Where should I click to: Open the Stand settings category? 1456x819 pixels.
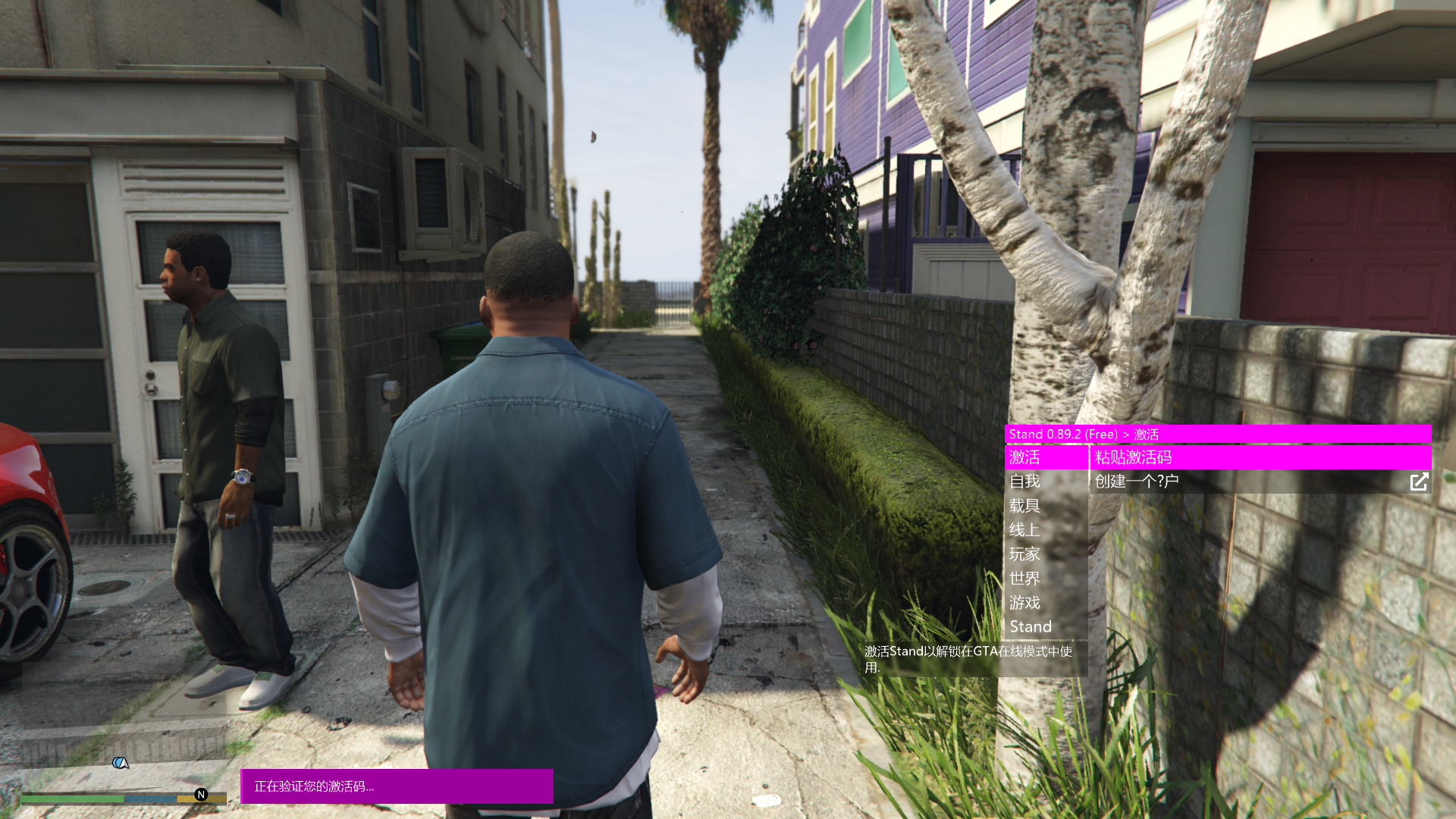(x=1046, y=627)
